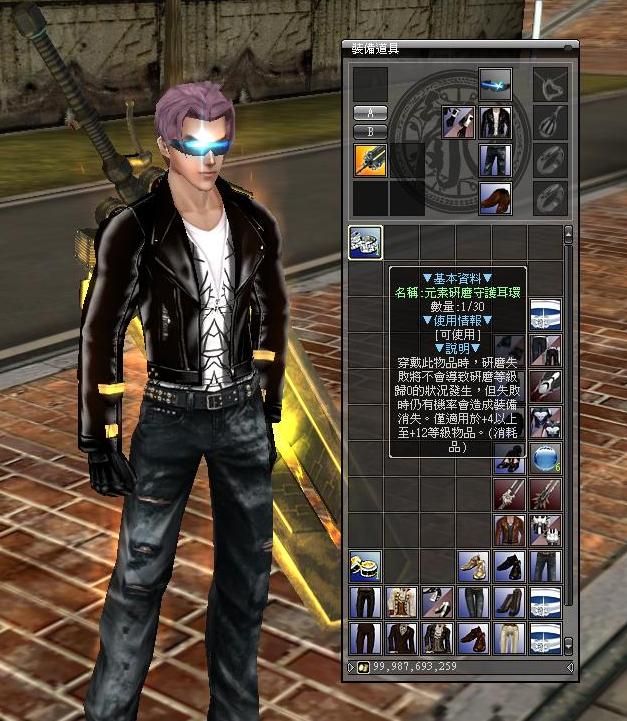
Task: Click the inventory scrollbar down arrow
Action: coord(569,645)
